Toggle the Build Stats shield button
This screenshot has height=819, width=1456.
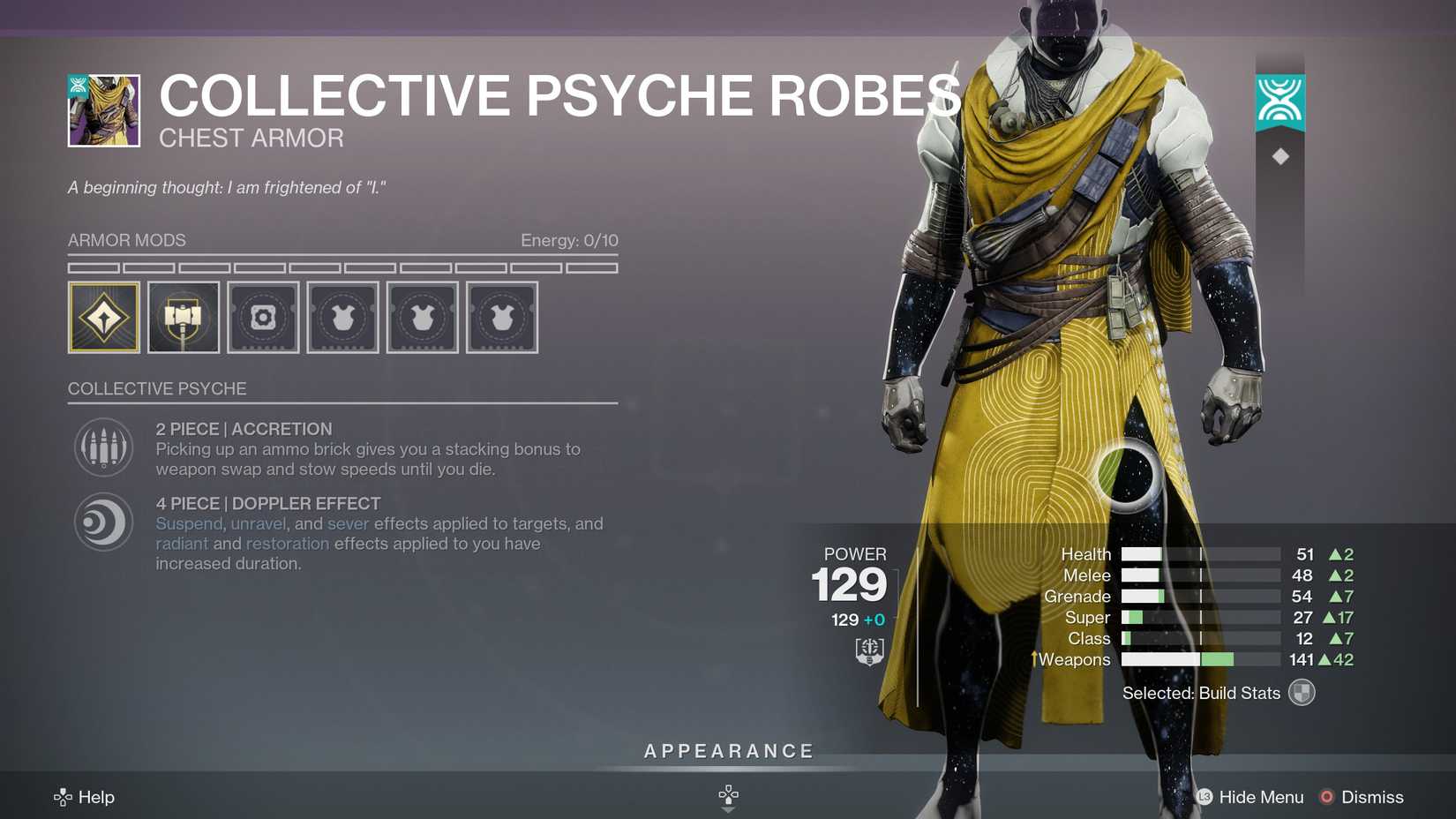click(x=1301, y=693)
